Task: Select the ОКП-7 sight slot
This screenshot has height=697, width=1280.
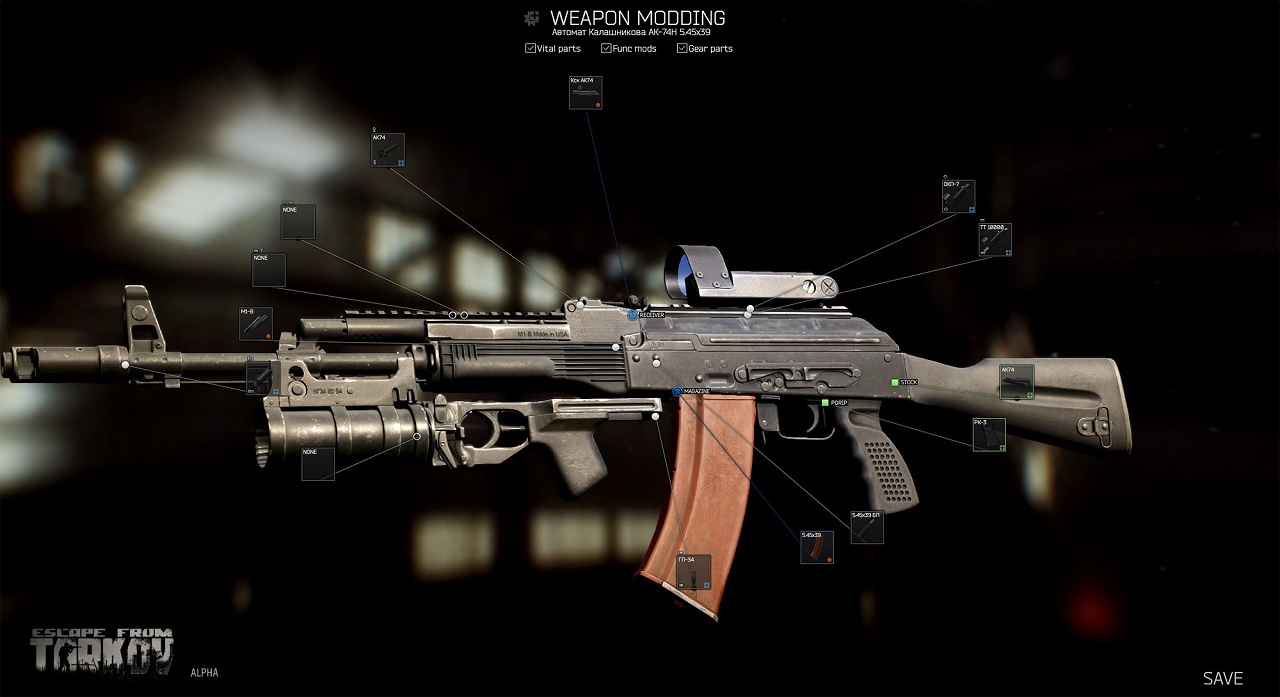Action: click(x=958, y=197)
